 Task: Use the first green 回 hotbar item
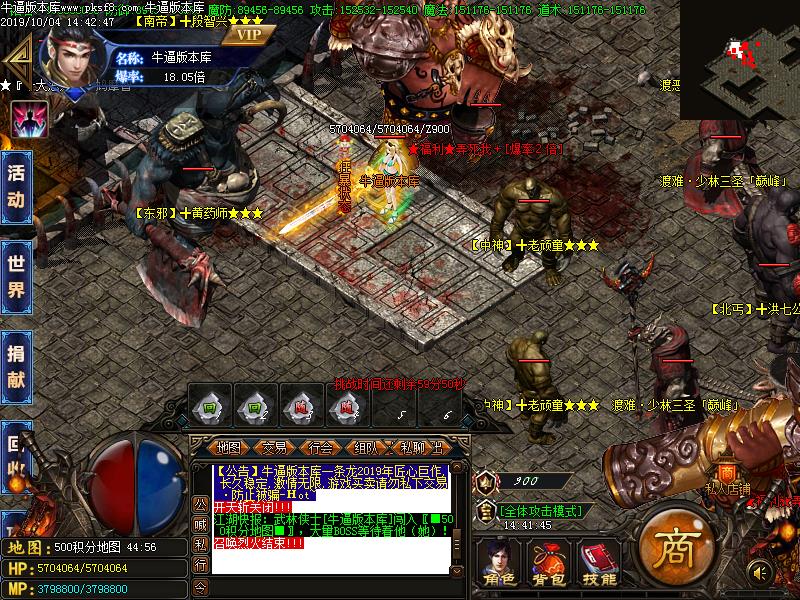211,407
